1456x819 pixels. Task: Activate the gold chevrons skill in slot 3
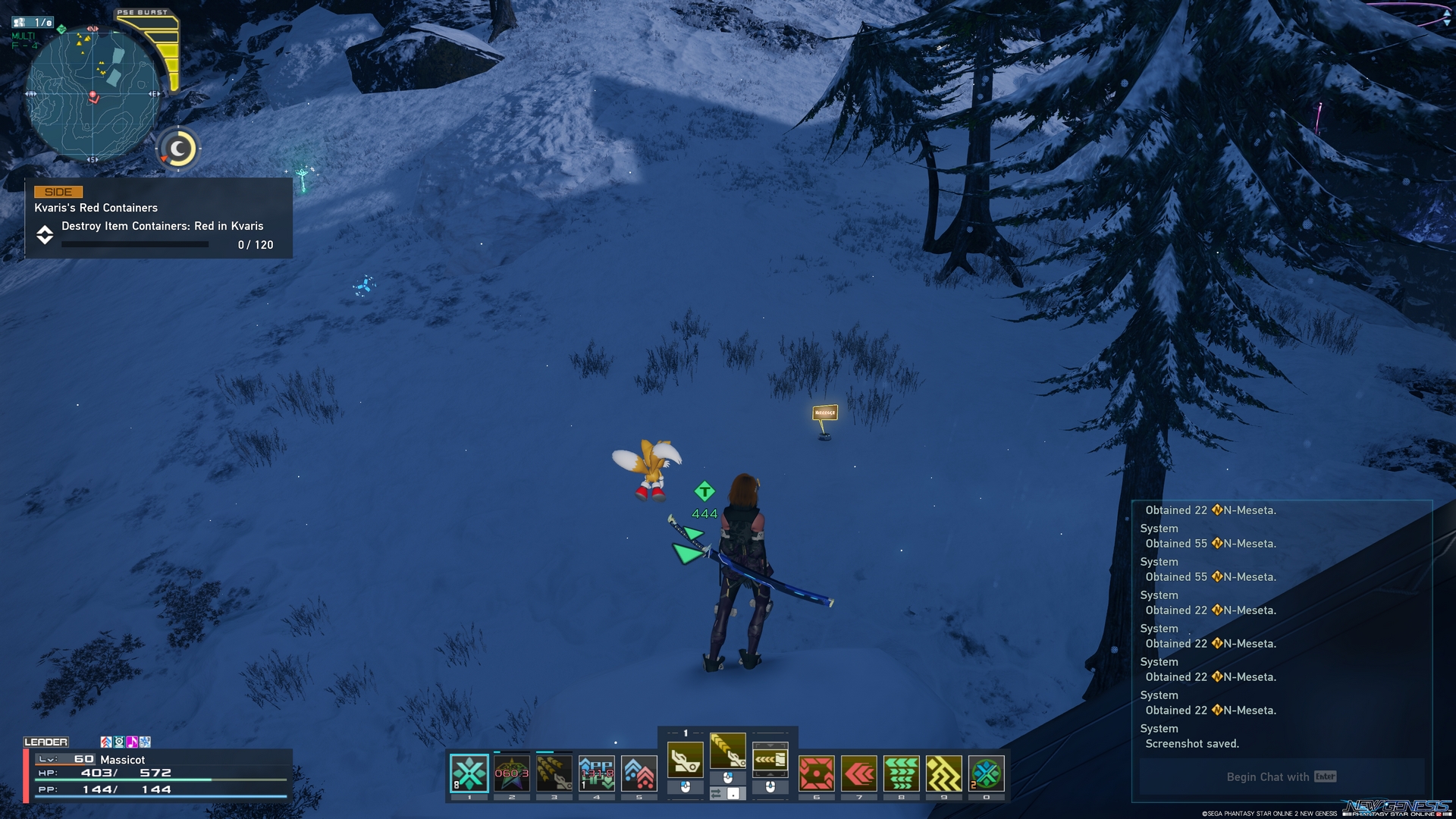click(554, 773)
